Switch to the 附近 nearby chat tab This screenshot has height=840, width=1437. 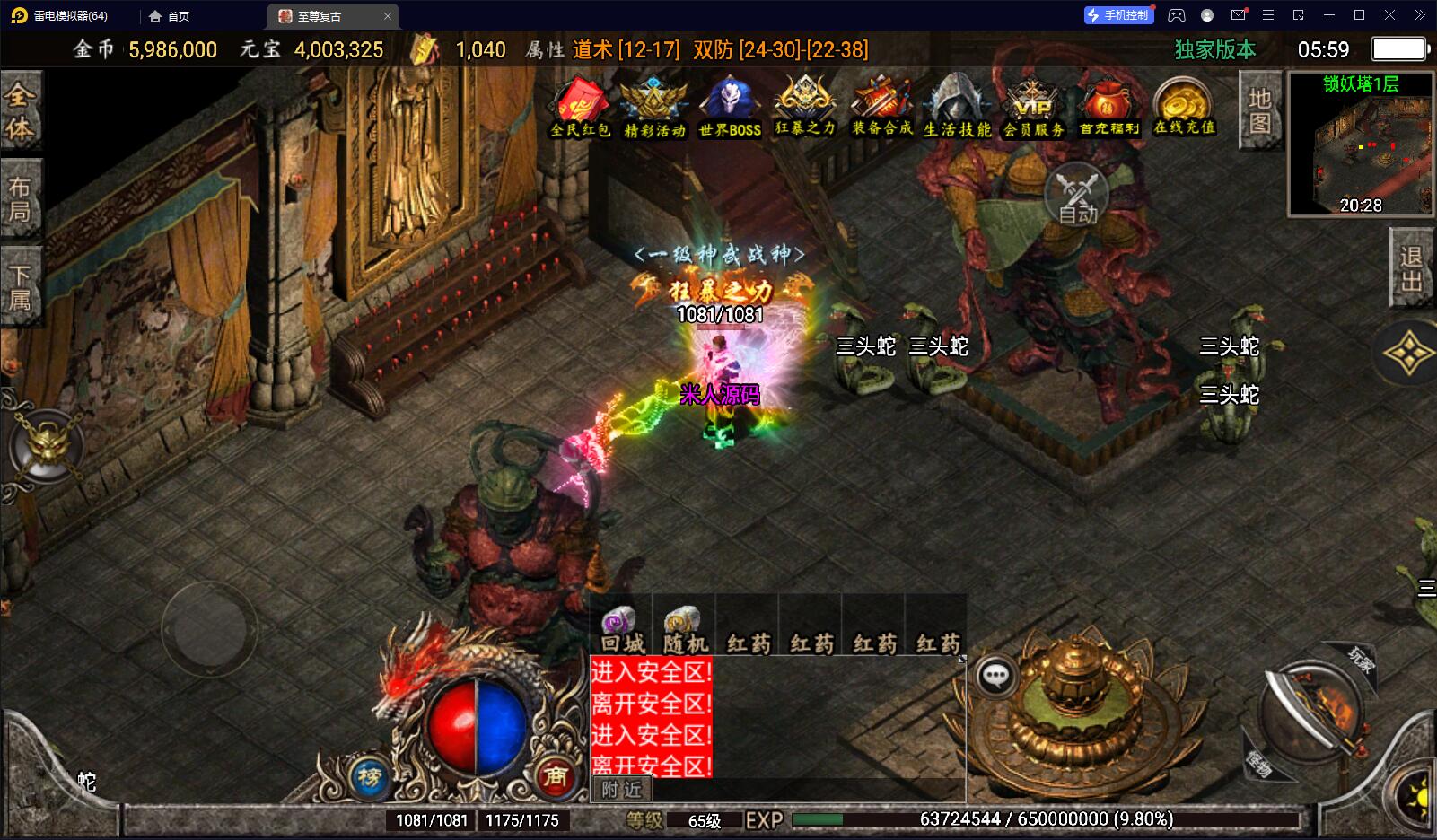click(x=622, y=789)
